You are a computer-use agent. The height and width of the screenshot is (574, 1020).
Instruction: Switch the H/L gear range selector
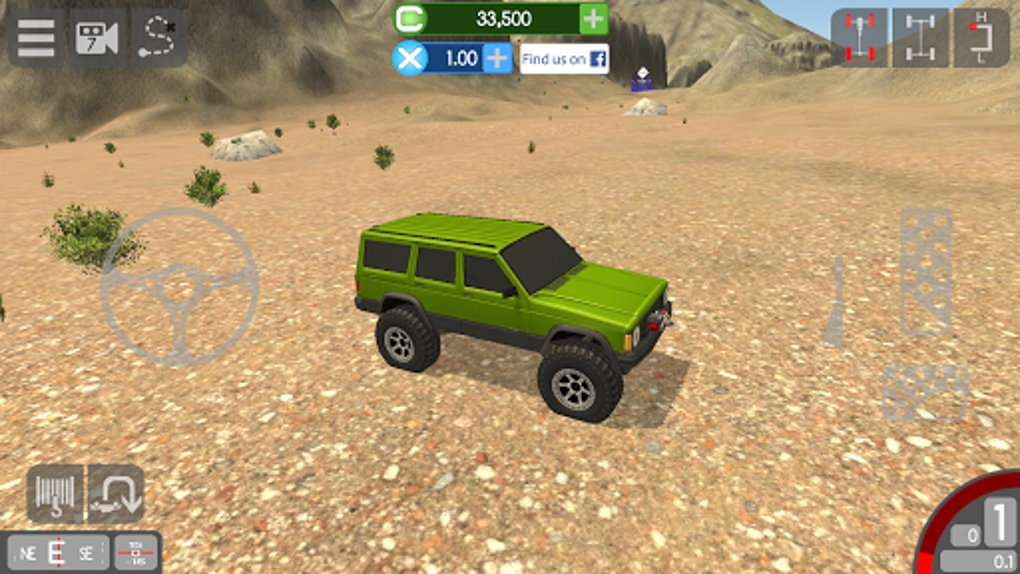(981, 38)
